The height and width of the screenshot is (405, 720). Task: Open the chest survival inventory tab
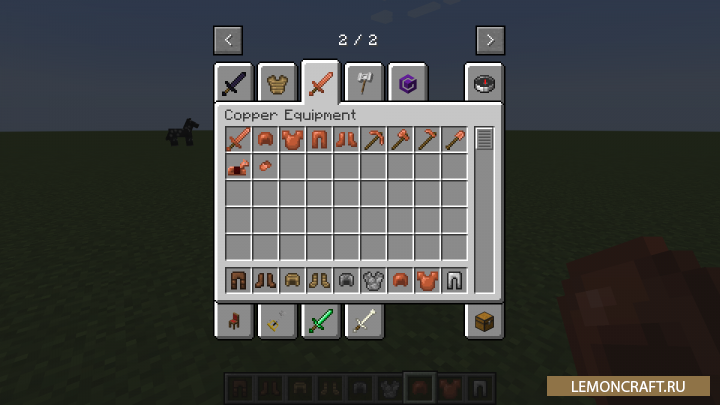click(x=485, y=320)
